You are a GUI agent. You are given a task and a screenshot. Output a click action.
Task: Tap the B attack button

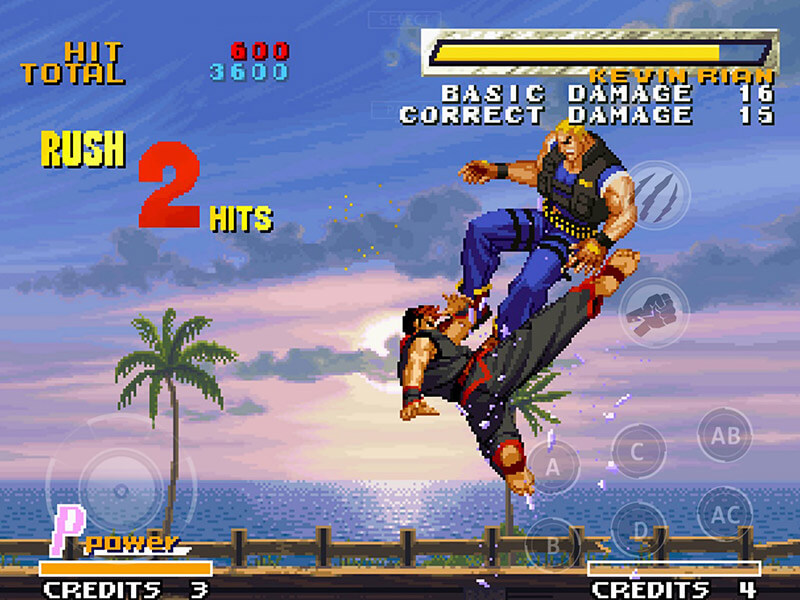point(553,545)
